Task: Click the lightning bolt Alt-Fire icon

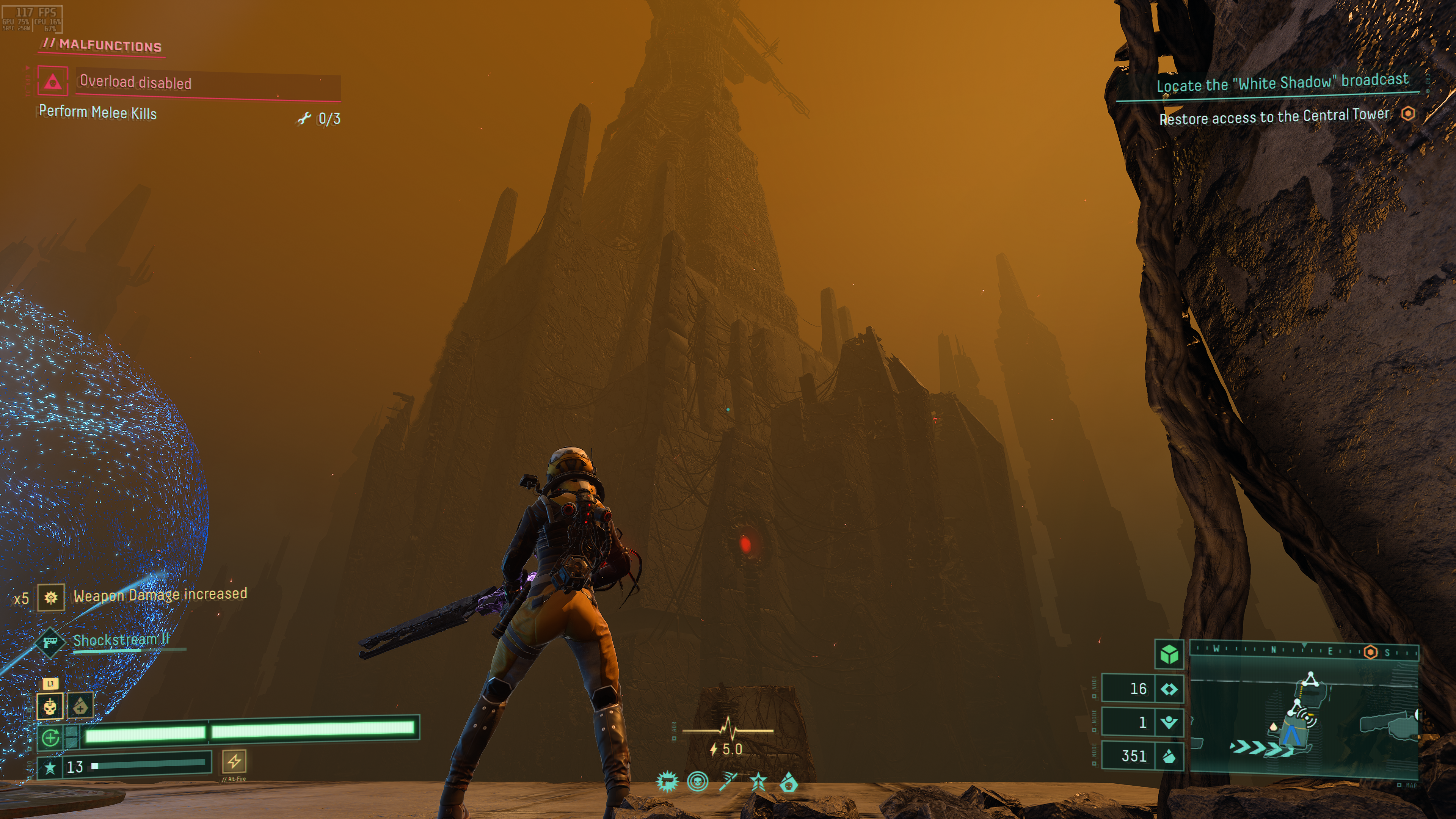Action: (x=234, y=761)
